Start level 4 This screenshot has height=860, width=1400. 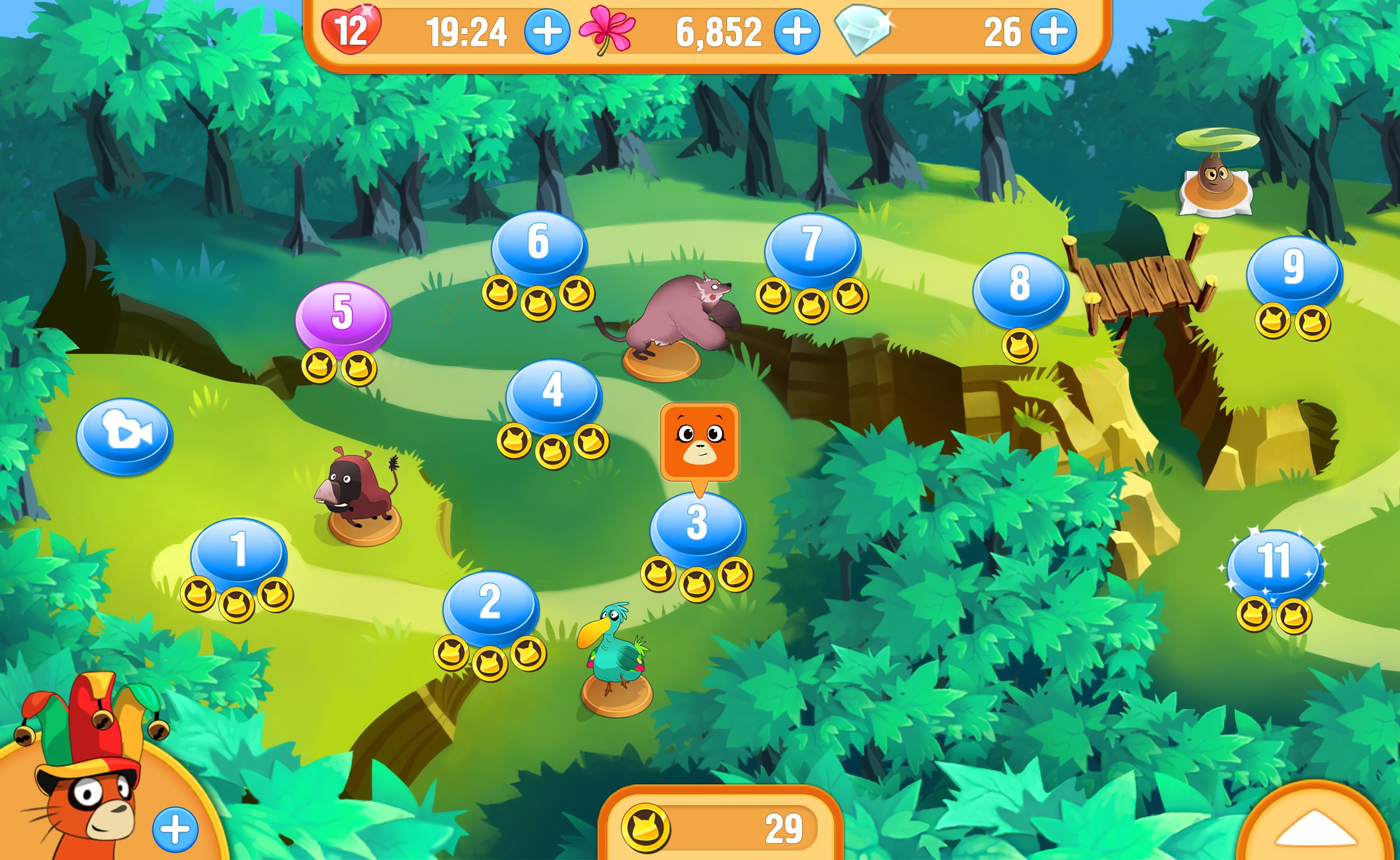click(553, 391)
